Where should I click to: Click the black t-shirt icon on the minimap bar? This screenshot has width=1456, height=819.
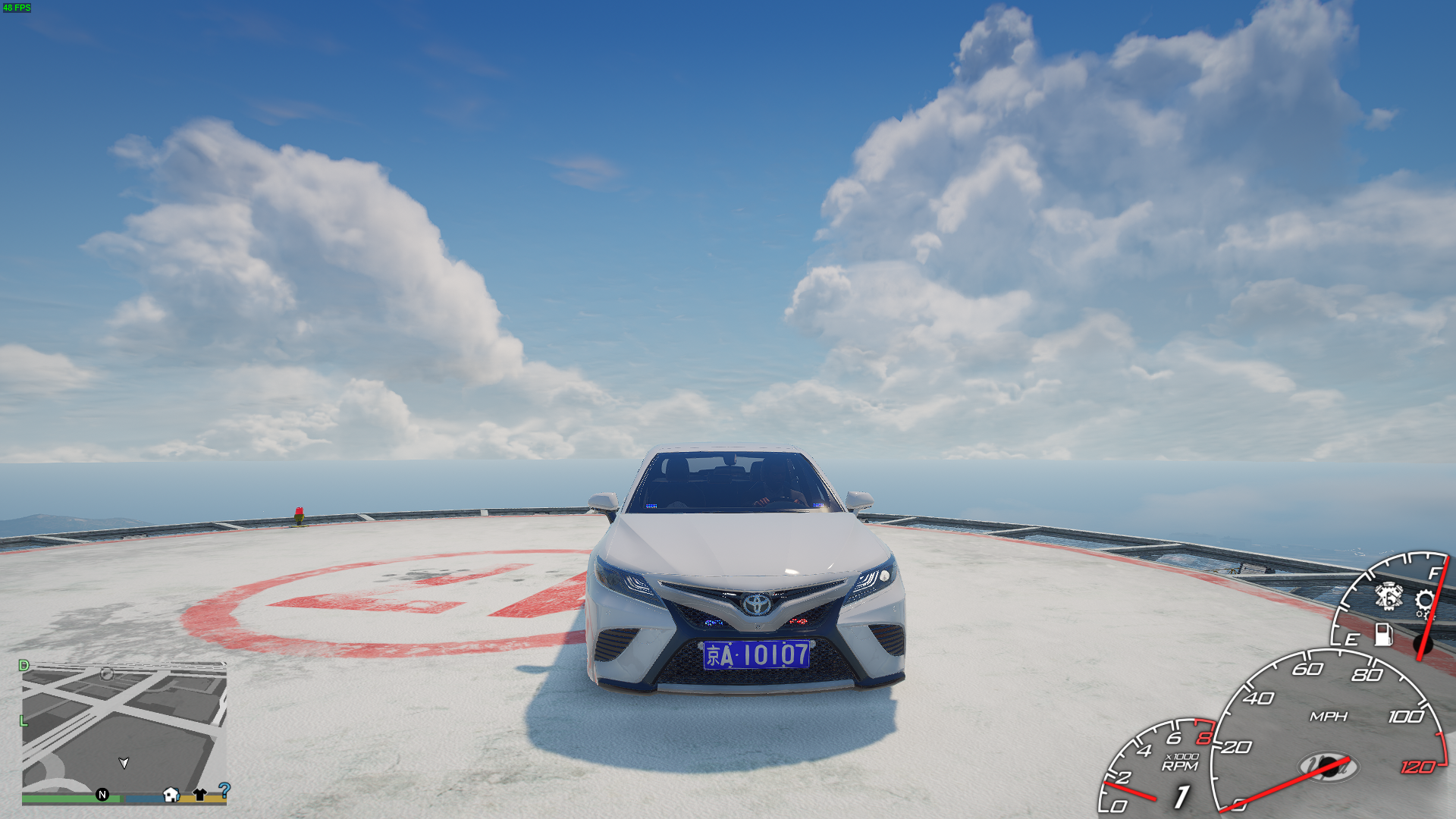[x=199, y=794]
